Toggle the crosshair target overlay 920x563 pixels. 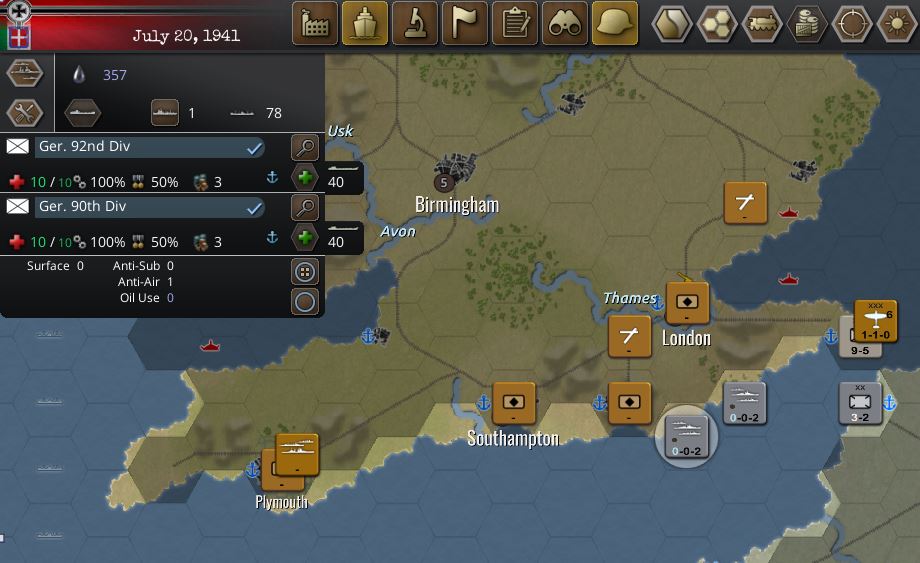852,24
